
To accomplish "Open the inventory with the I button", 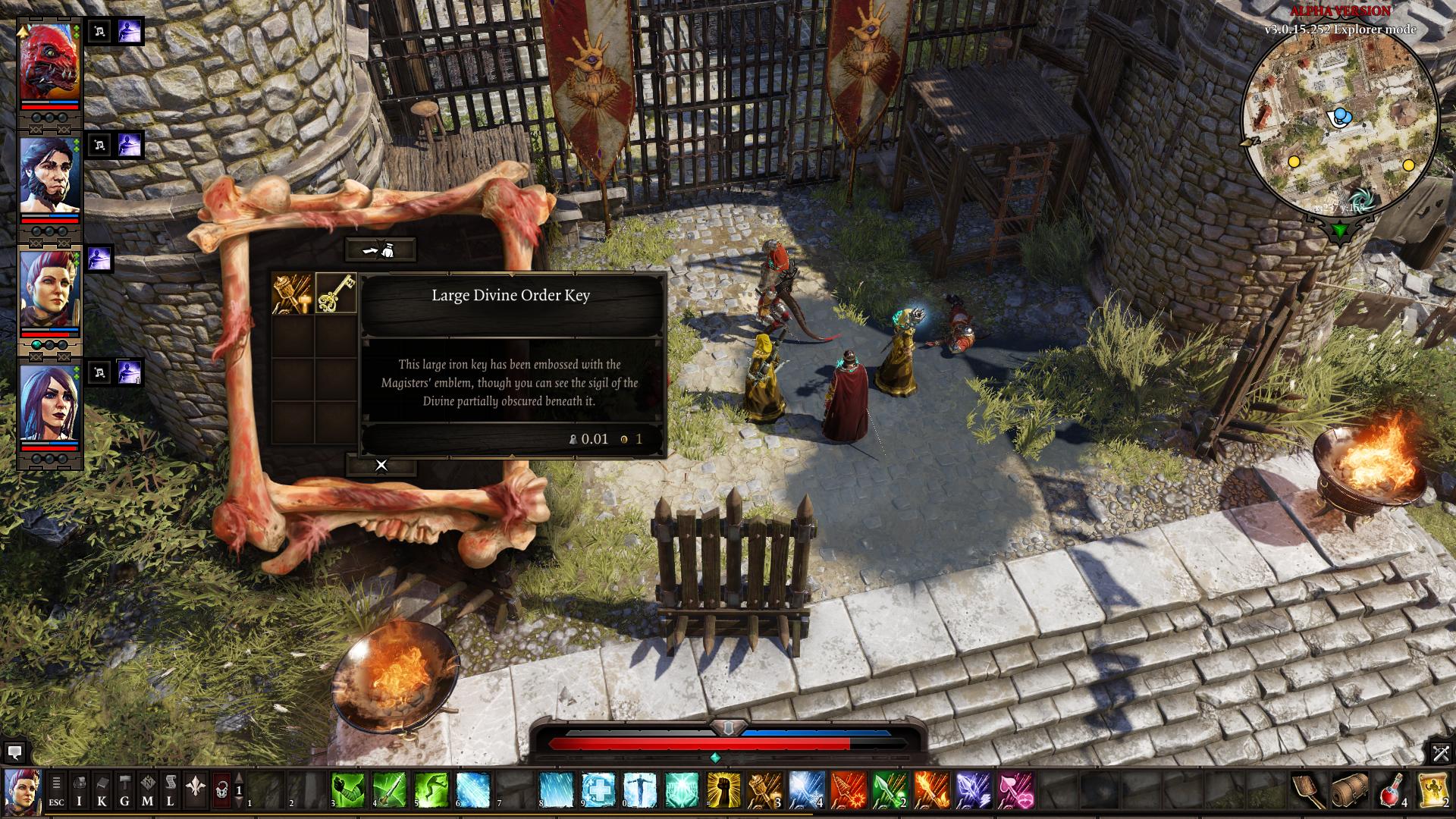I will 80,791.
